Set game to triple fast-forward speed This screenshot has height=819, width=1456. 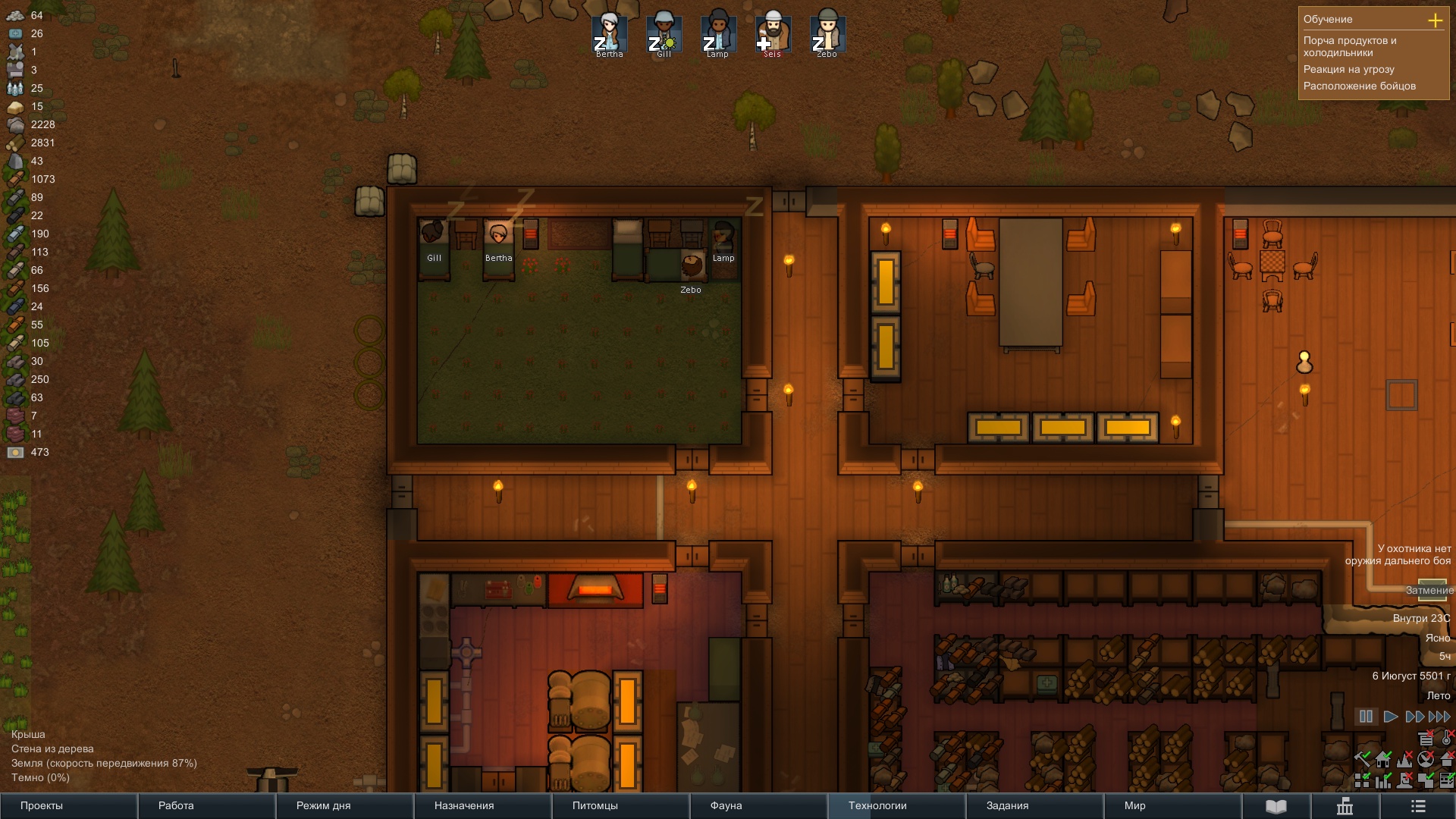[x=1439, y=717]
